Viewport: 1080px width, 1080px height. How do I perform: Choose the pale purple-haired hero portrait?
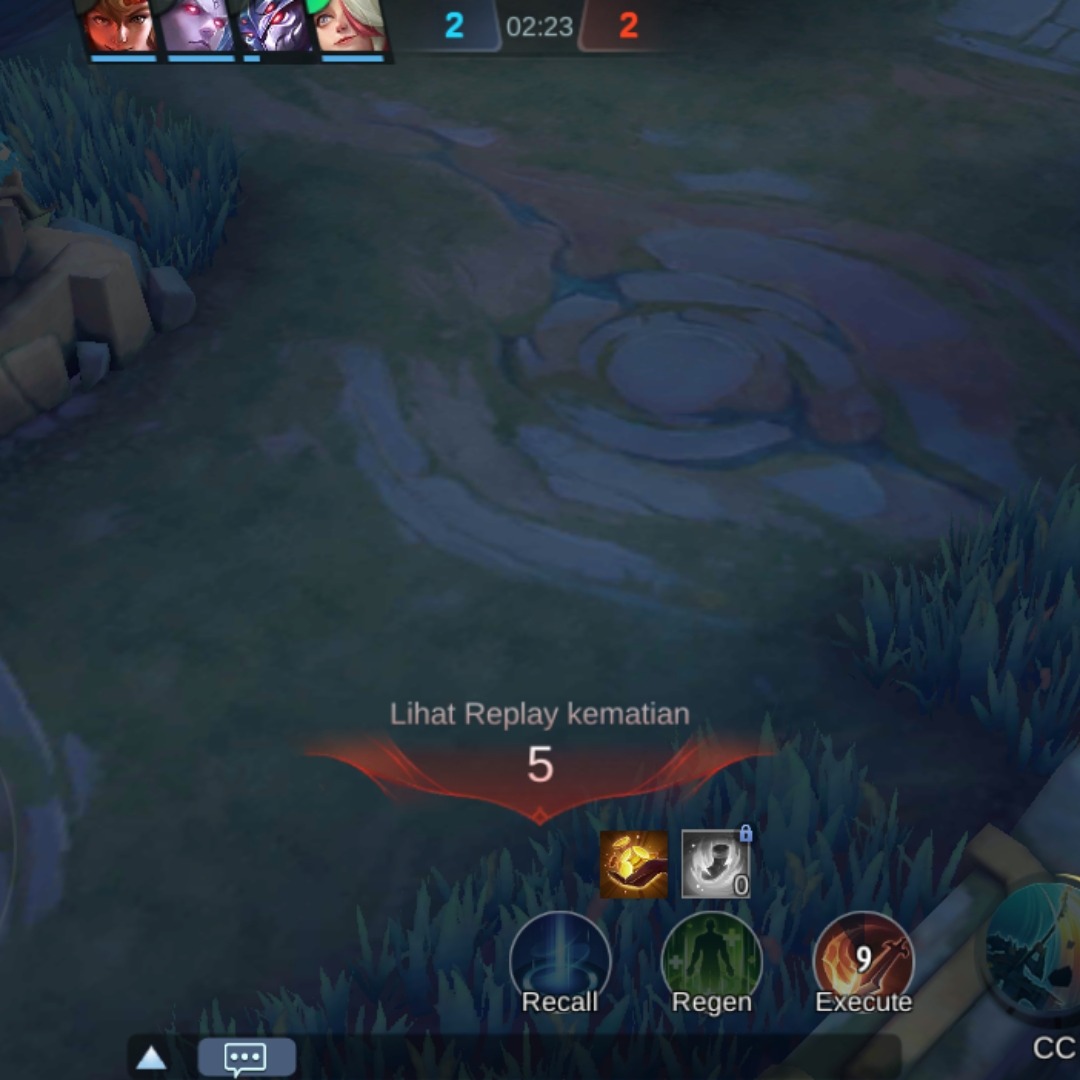197,26
